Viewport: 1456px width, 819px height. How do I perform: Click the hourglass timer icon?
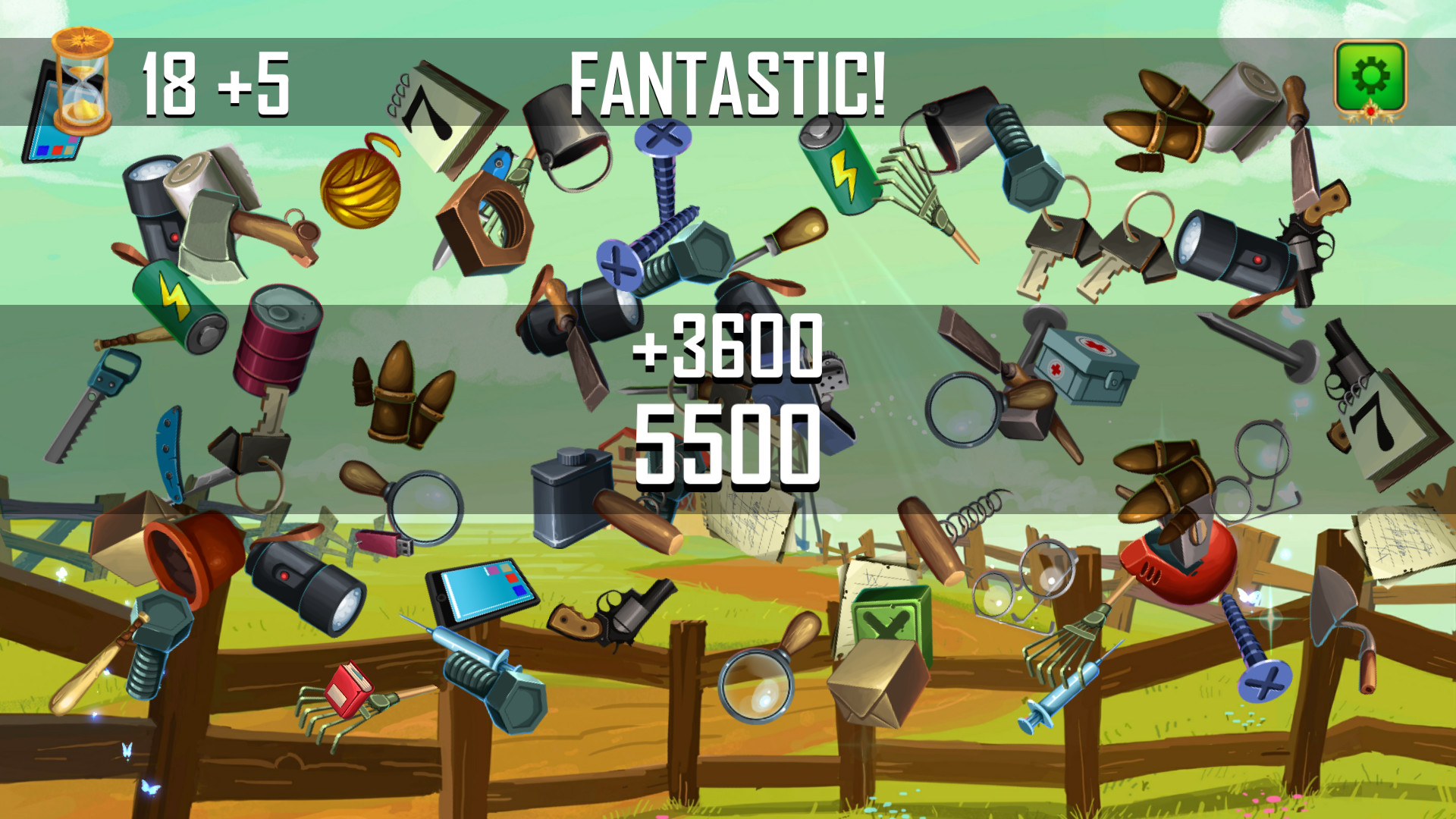click(x=78, y=82)
